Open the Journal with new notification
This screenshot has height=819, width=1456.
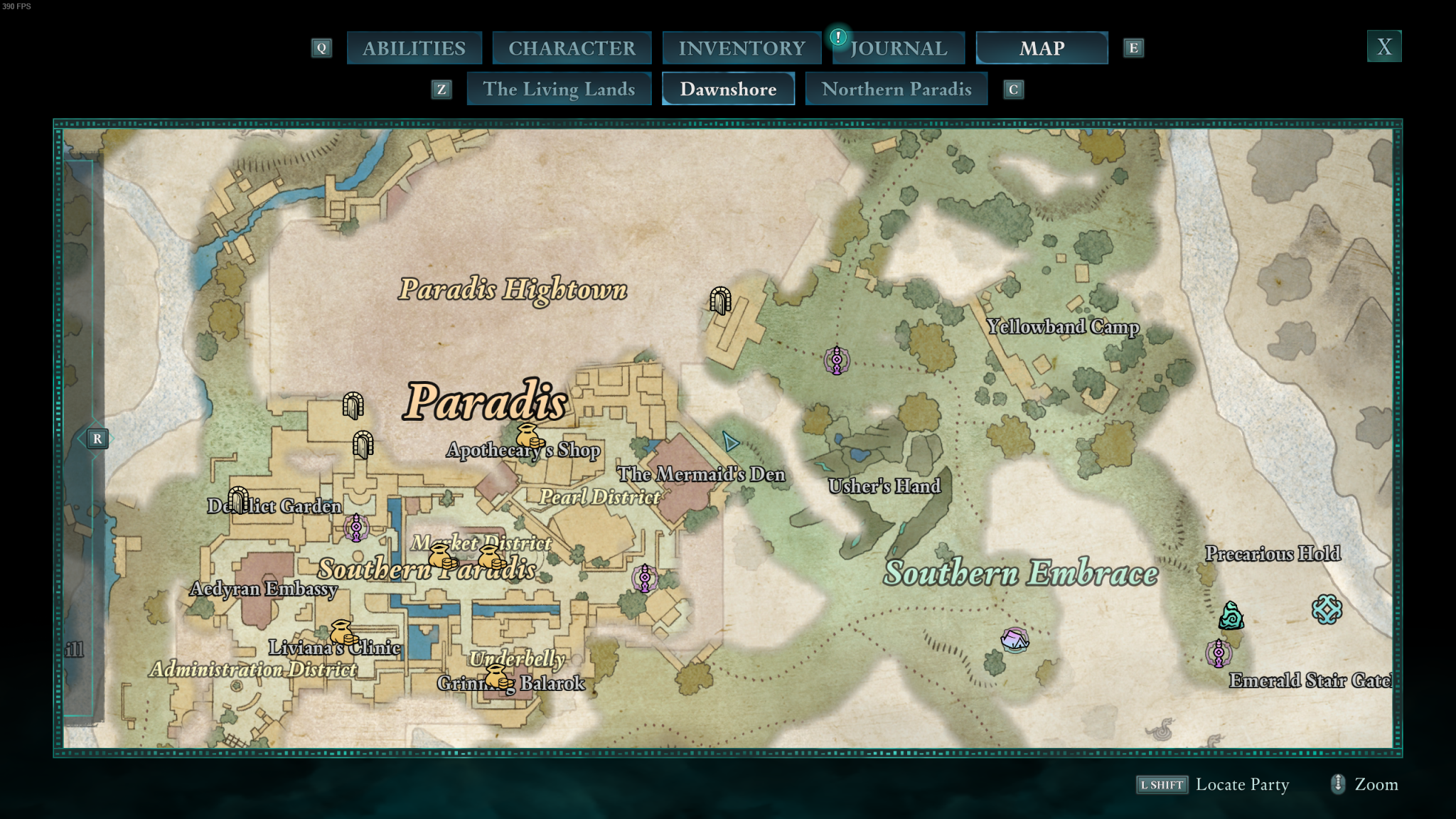[x=899, y=48]
